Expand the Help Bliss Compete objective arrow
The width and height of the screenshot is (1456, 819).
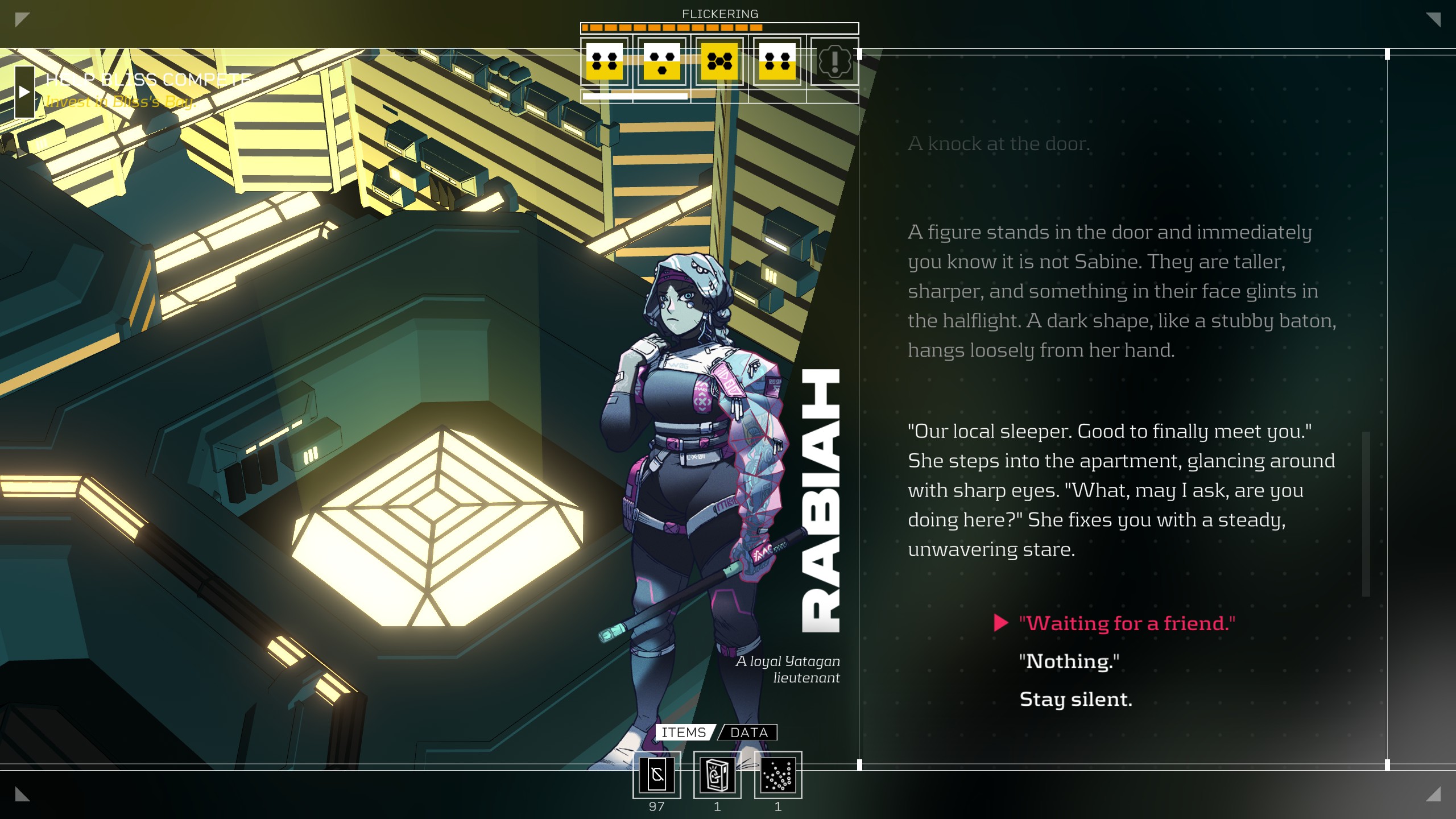(24, 92)
